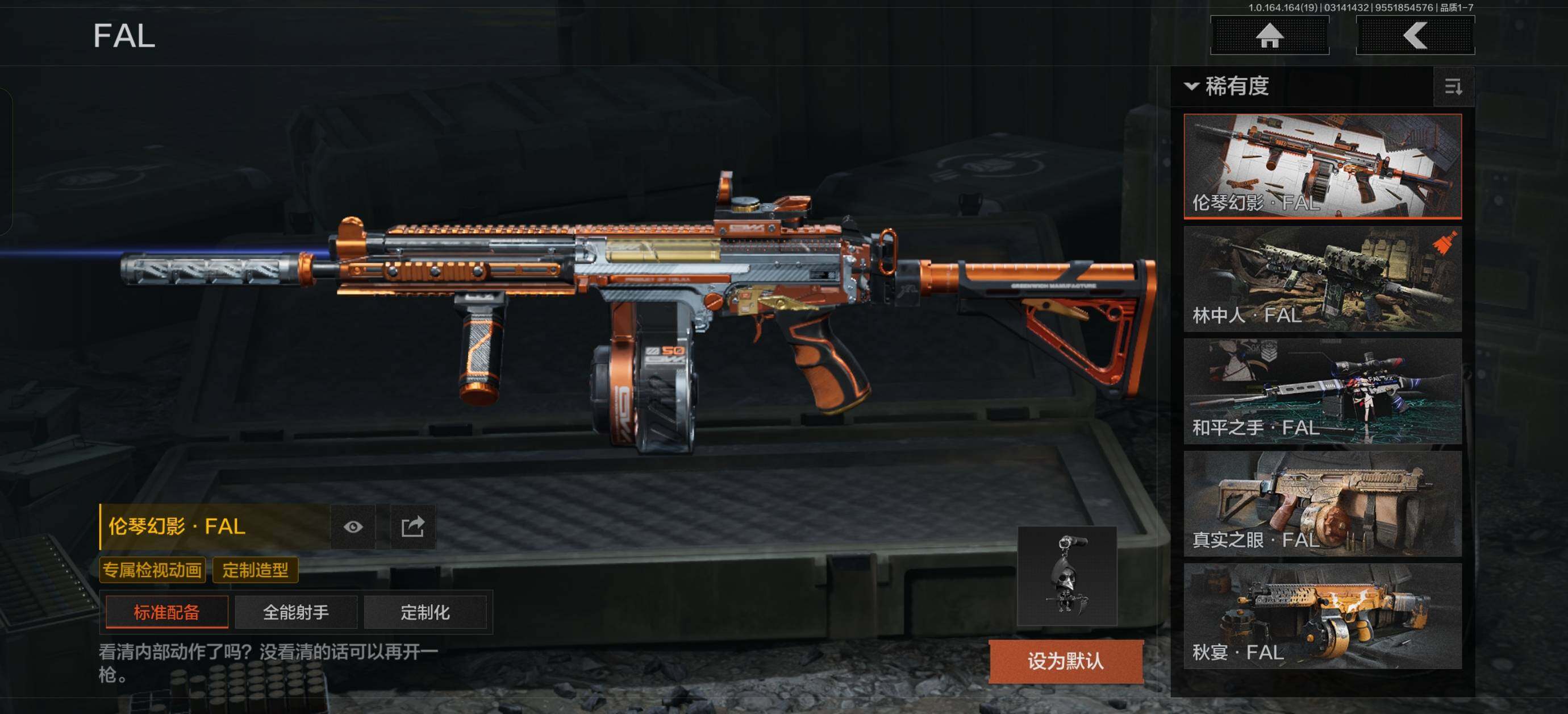
Task: Choose the 林中人·FAL skin
Action: (1322, 279)
